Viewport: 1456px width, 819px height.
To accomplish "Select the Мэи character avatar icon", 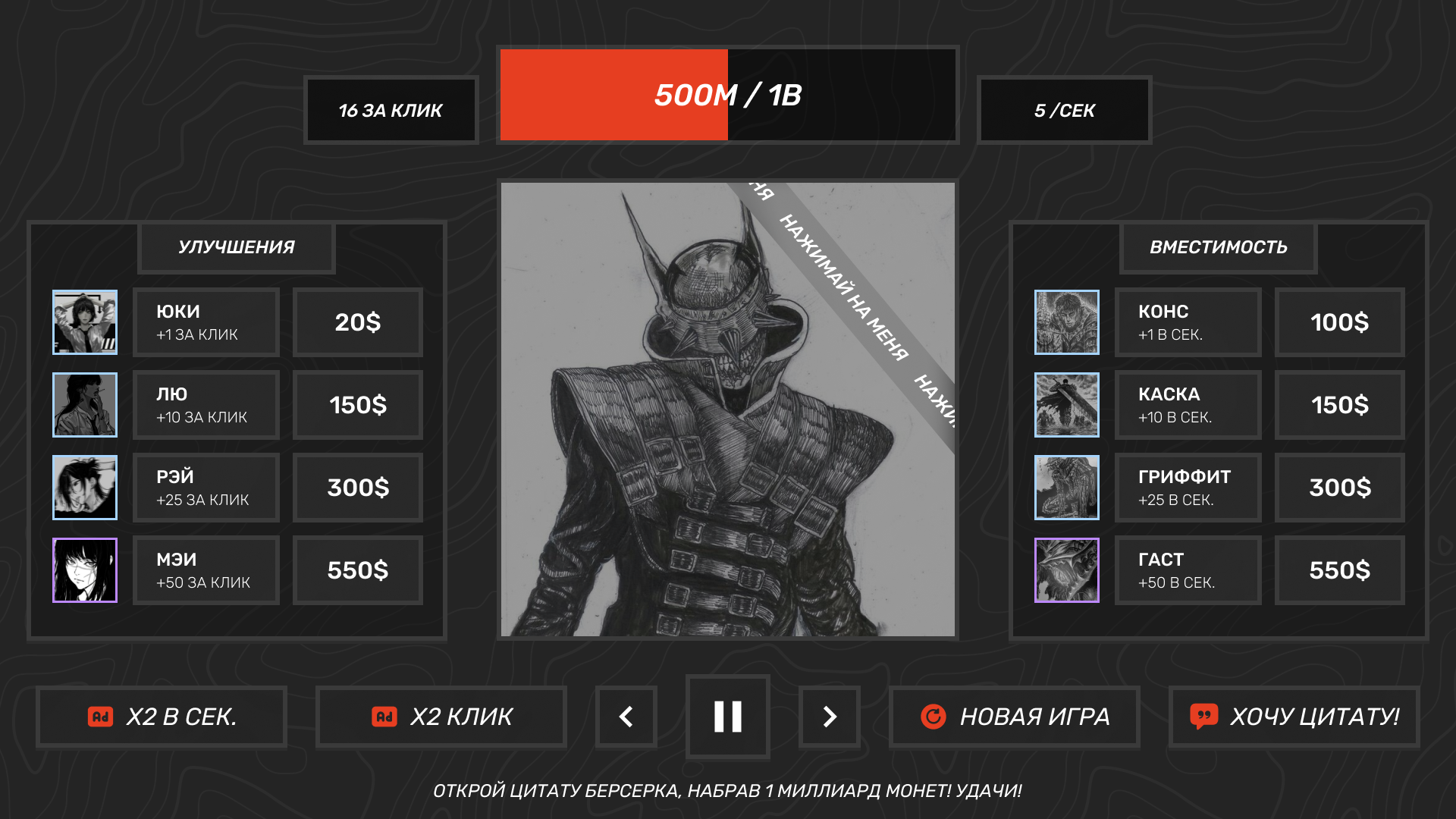I will (84, 570).
